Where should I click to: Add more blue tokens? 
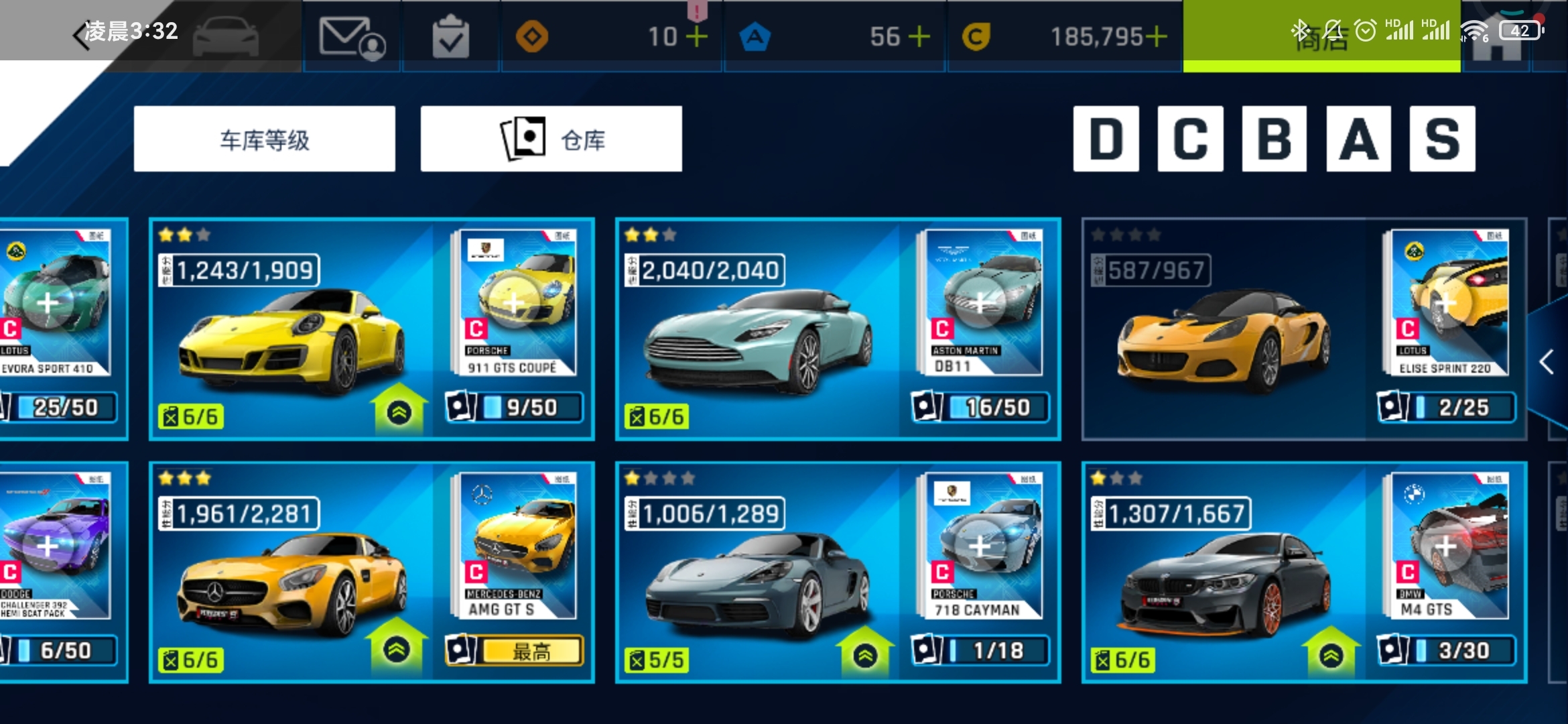tap(919, 36)
